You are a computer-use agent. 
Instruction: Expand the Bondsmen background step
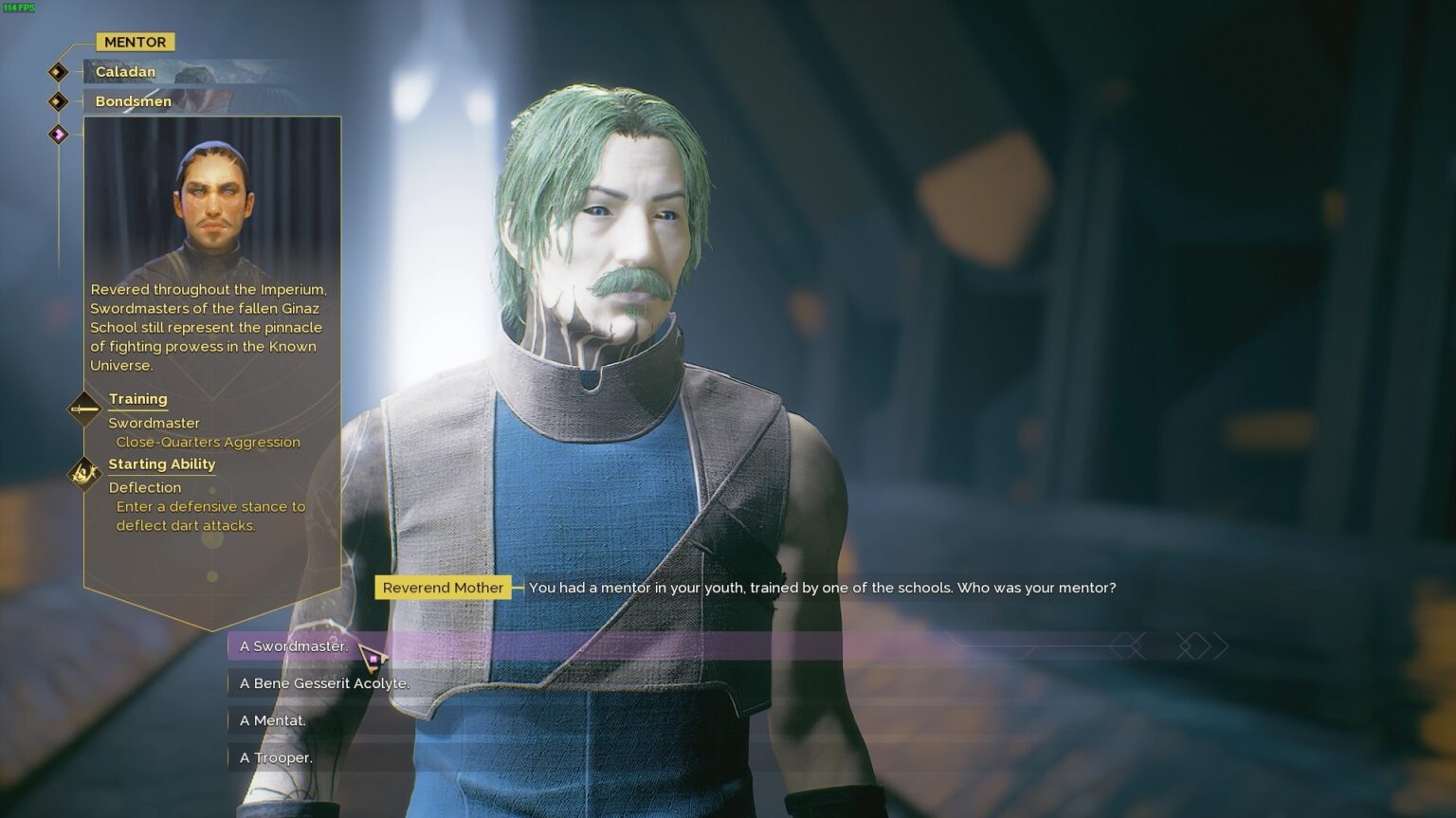tap(132, 100)
